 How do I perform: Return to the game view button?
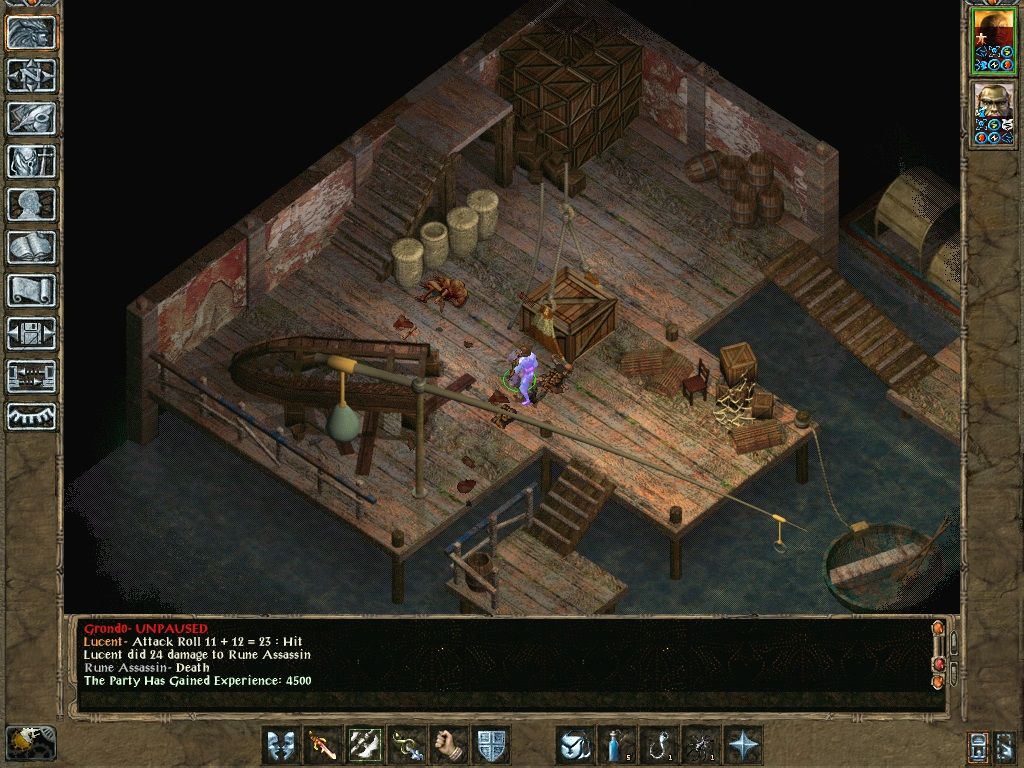pyautogui.click(x=31, y=32)
